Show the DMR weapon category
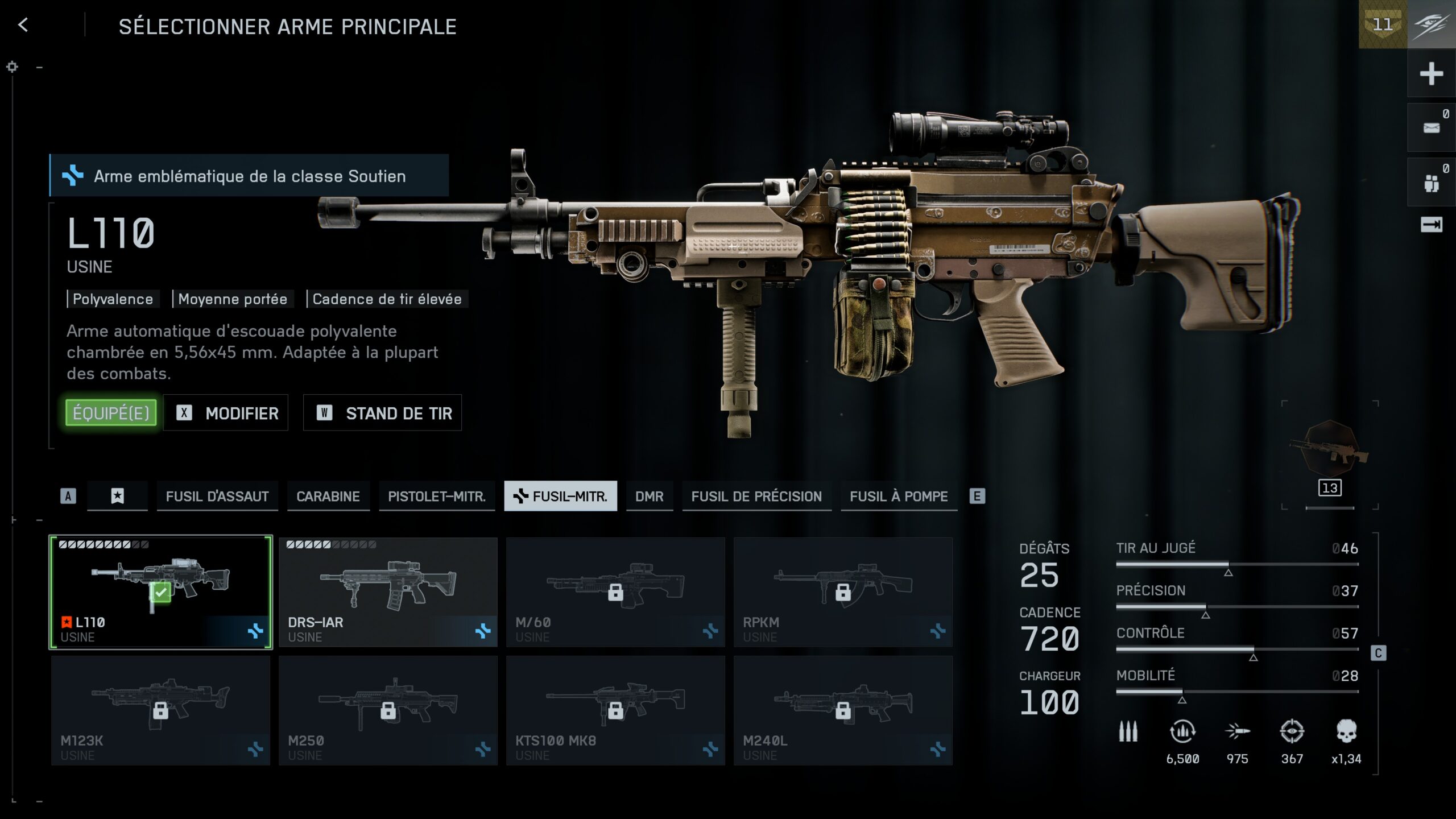The image size is (1456, 819). 650,497
